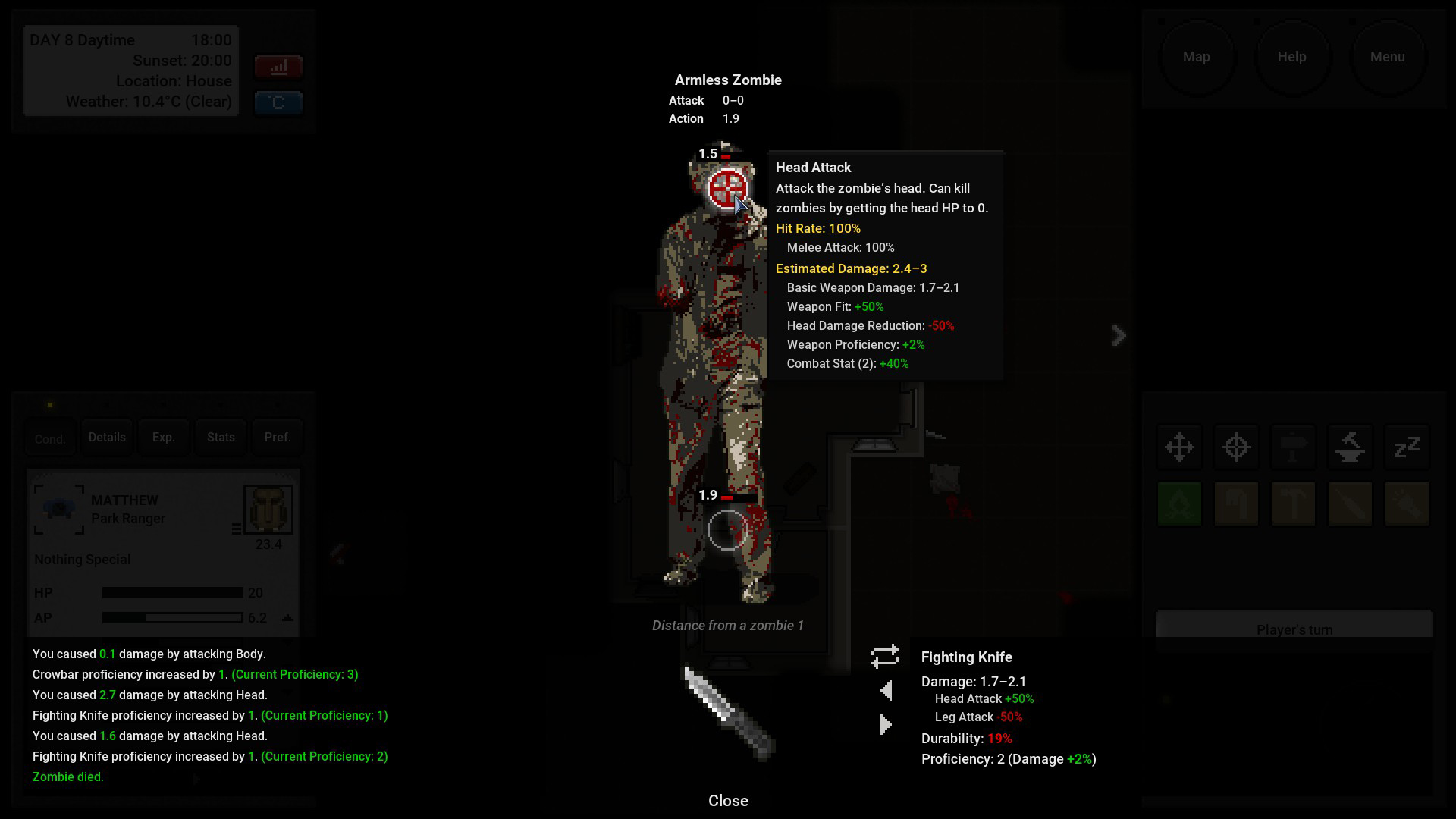The height and width of the screenshot is (819, 1456).
Task: Open the Details tab
Action: (x=107, y=437)
